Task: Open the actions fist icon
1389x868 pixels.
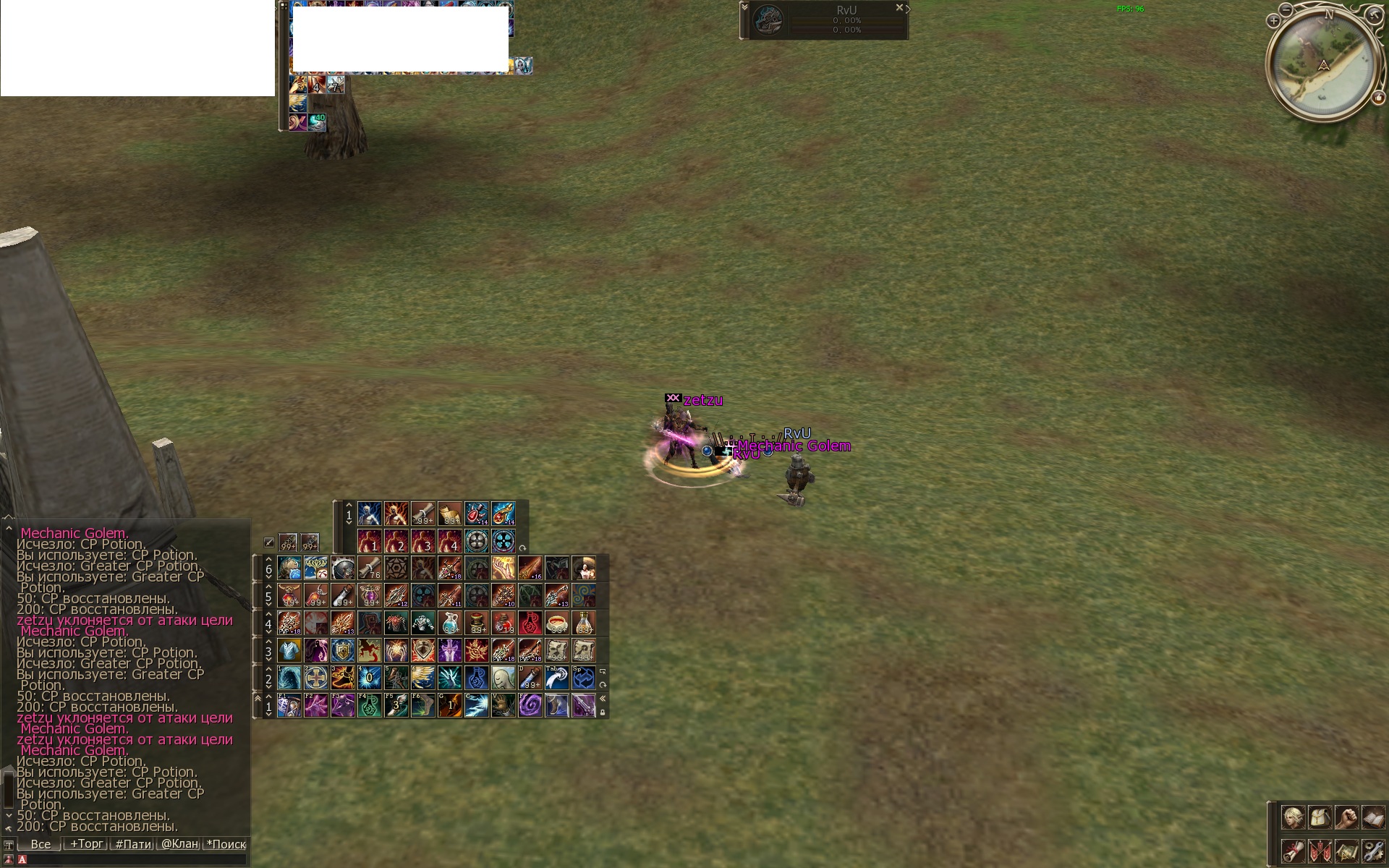Action: click(1346, 818)
